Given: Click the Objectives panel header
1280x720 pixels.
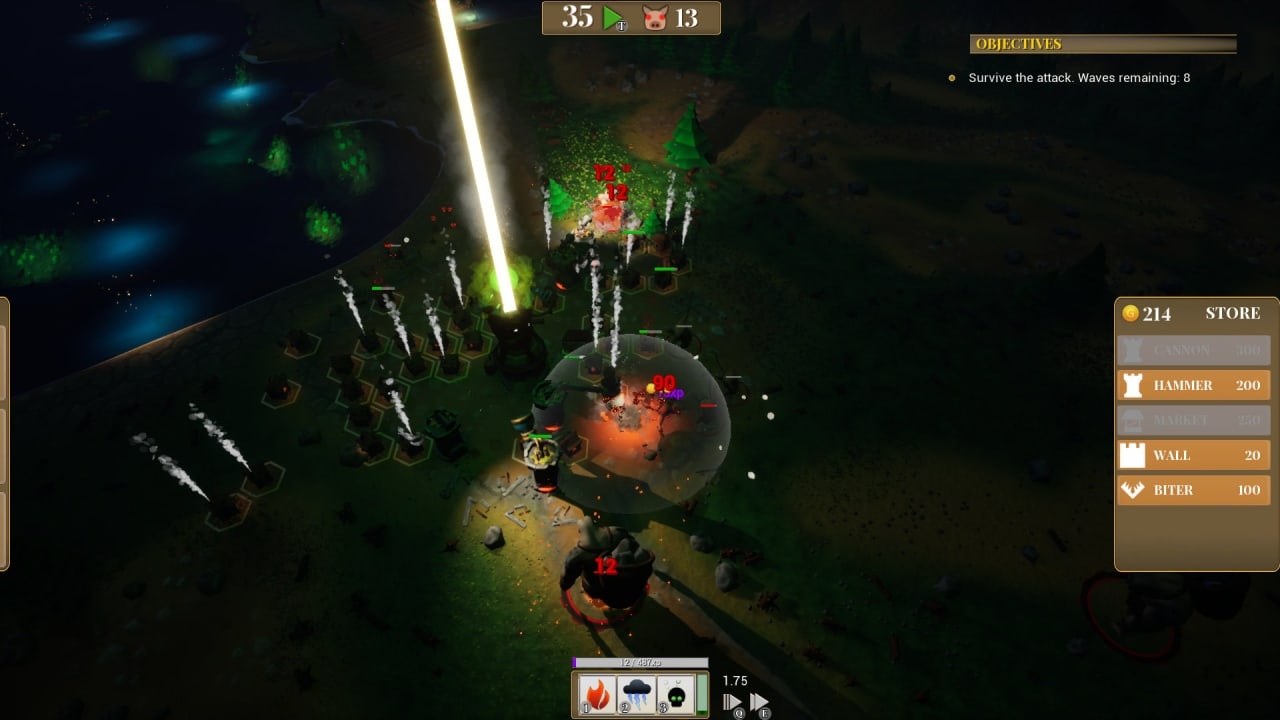Looking at the screenshot, I should pyautogui.click(x=1103, y=44).
